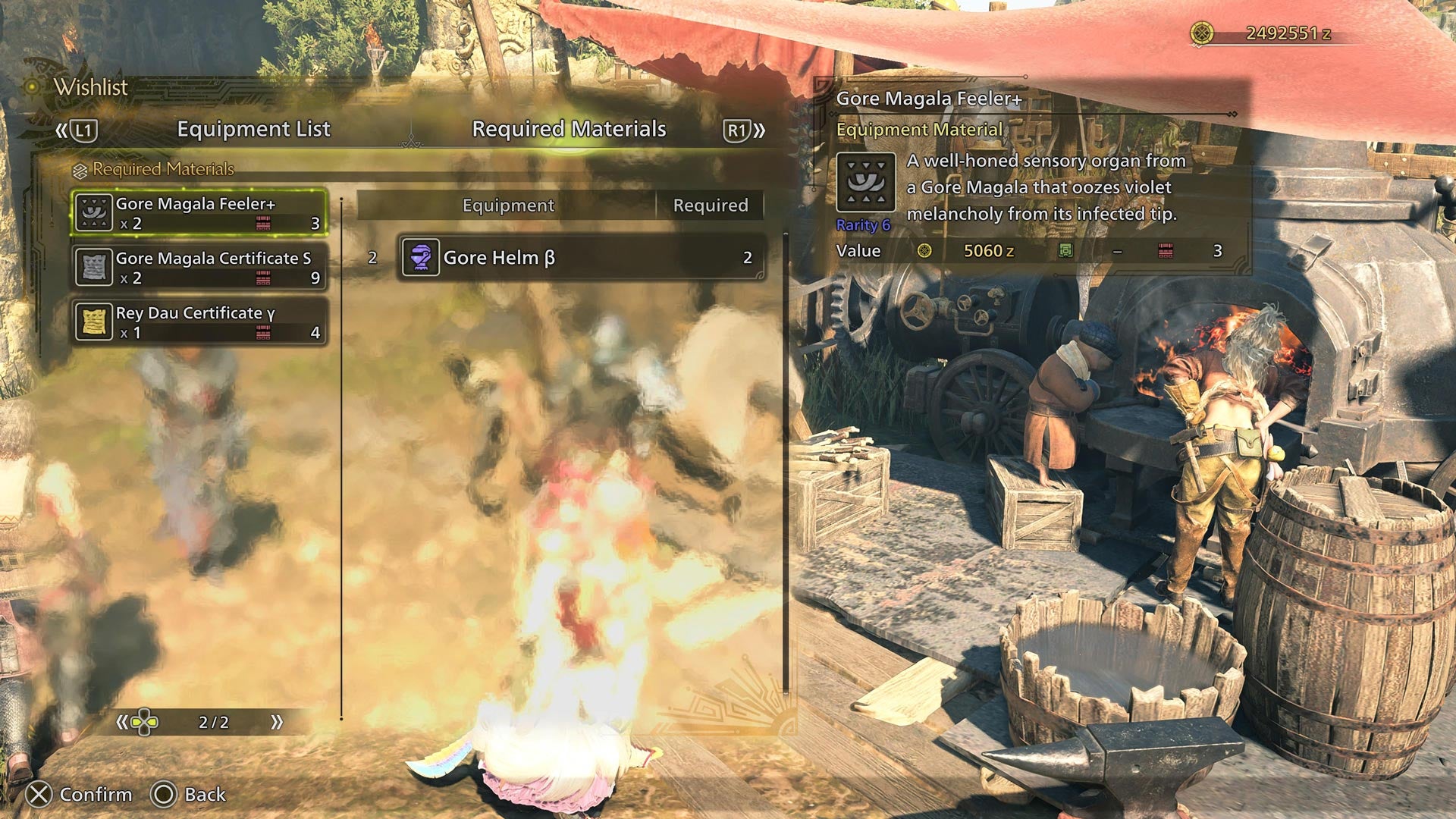This screenshot has width=1456, height=819.
Task: Open the Required Materials tab
Action: click(x=568, y=129)
